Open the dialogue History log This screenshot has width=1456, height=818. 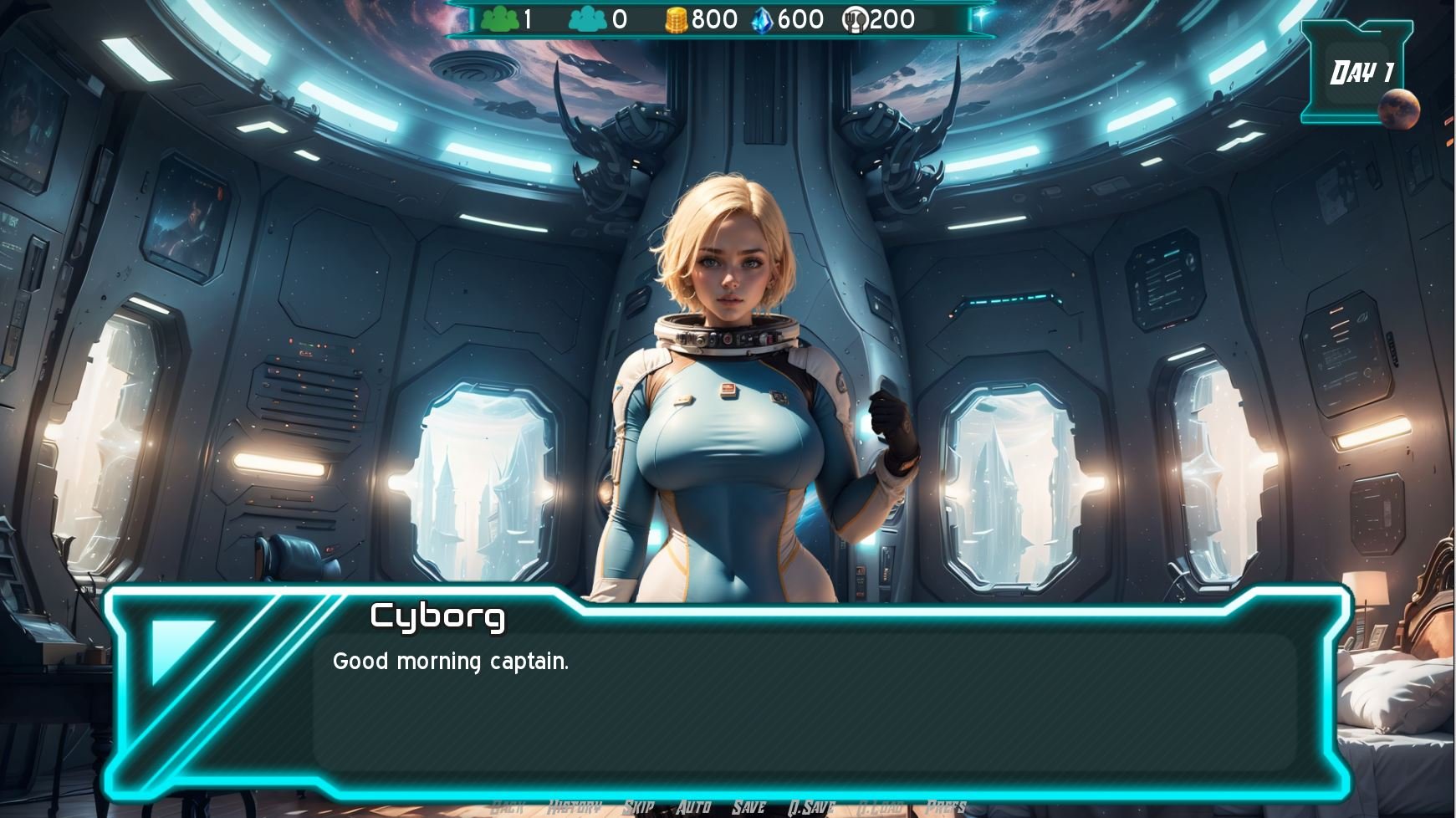point(575,806)
